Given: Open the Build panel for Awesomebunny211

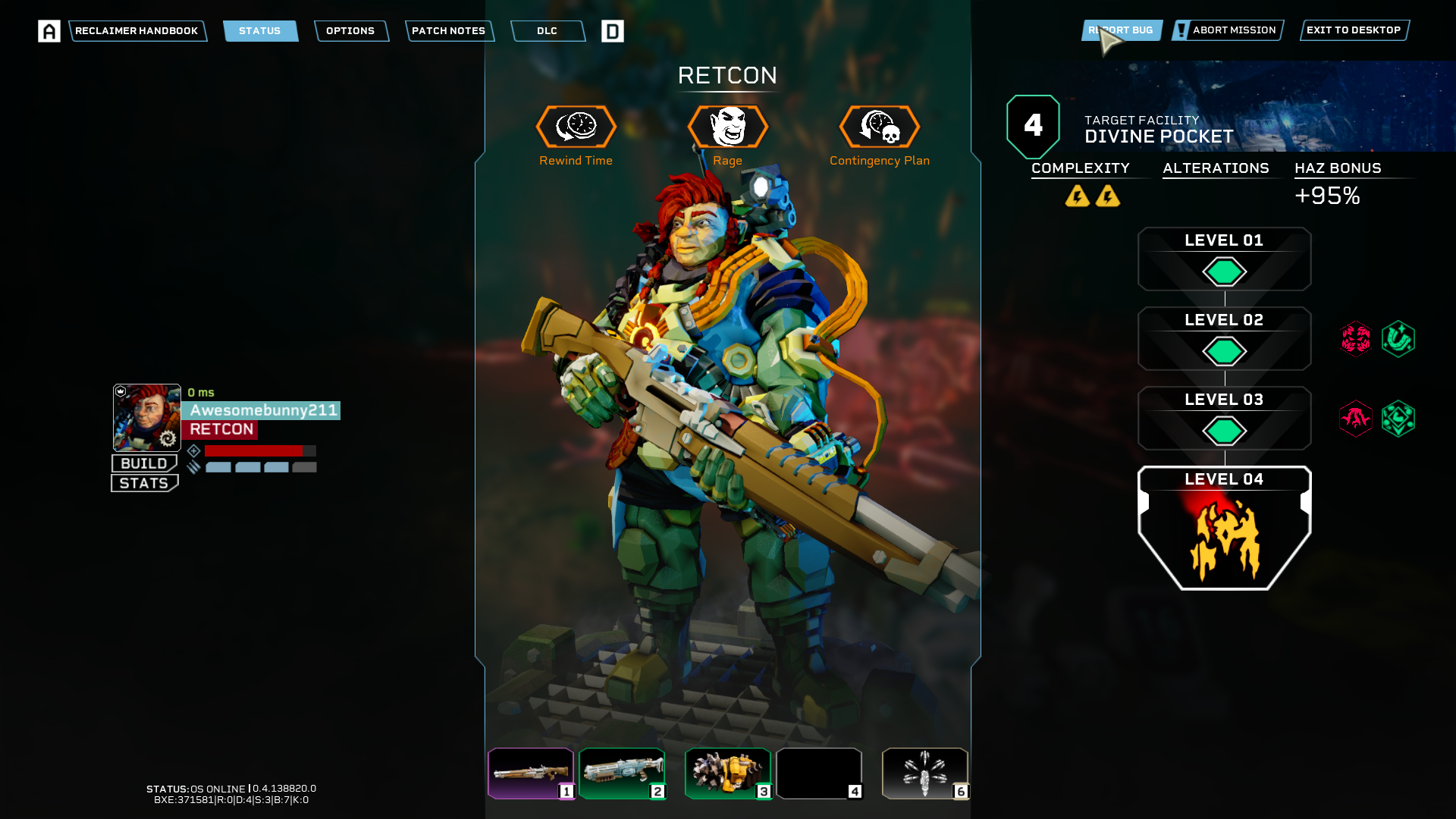Looking at the screenshot, I should [144, 463].
